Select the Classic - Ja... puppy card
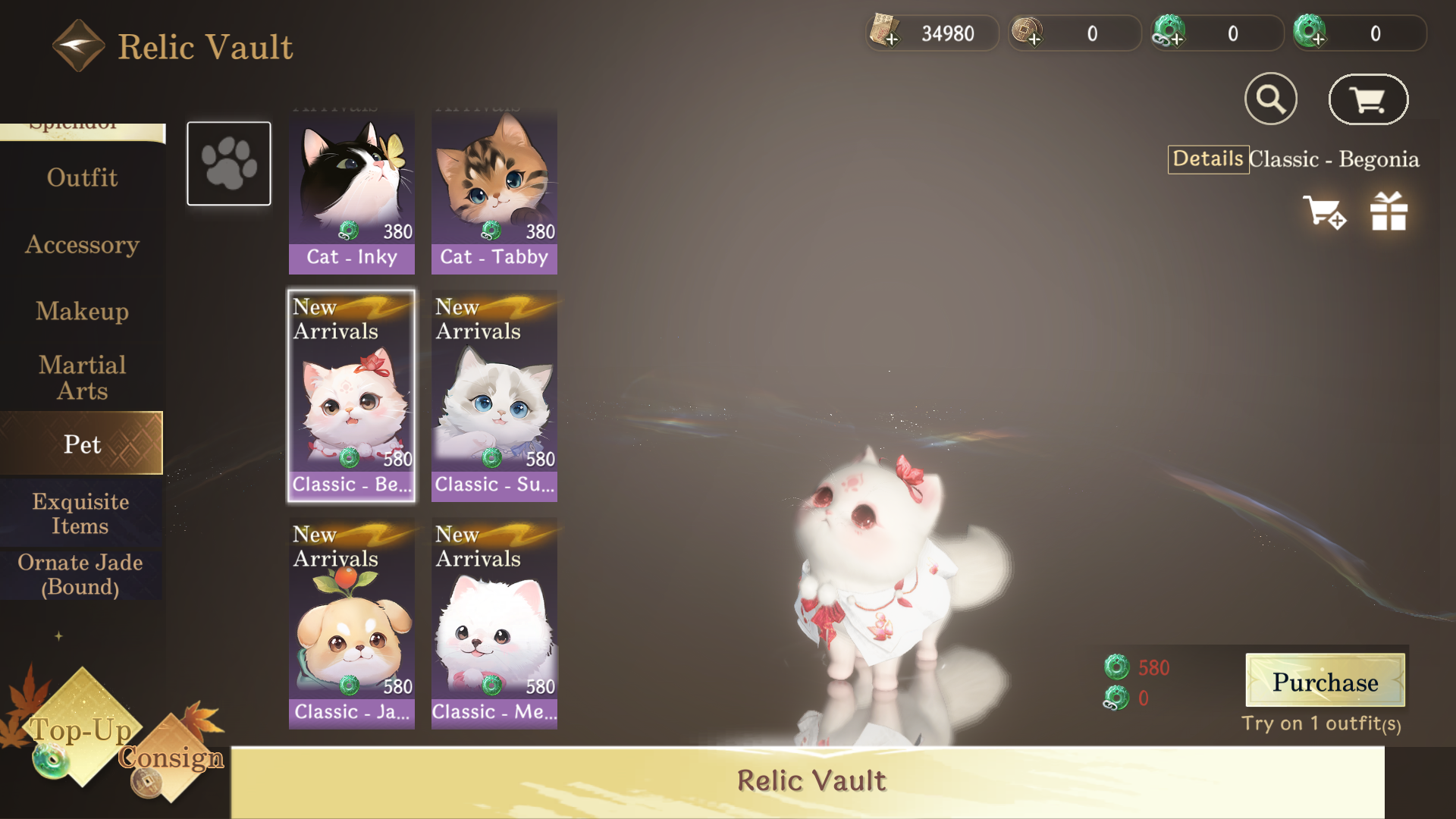 351,623
